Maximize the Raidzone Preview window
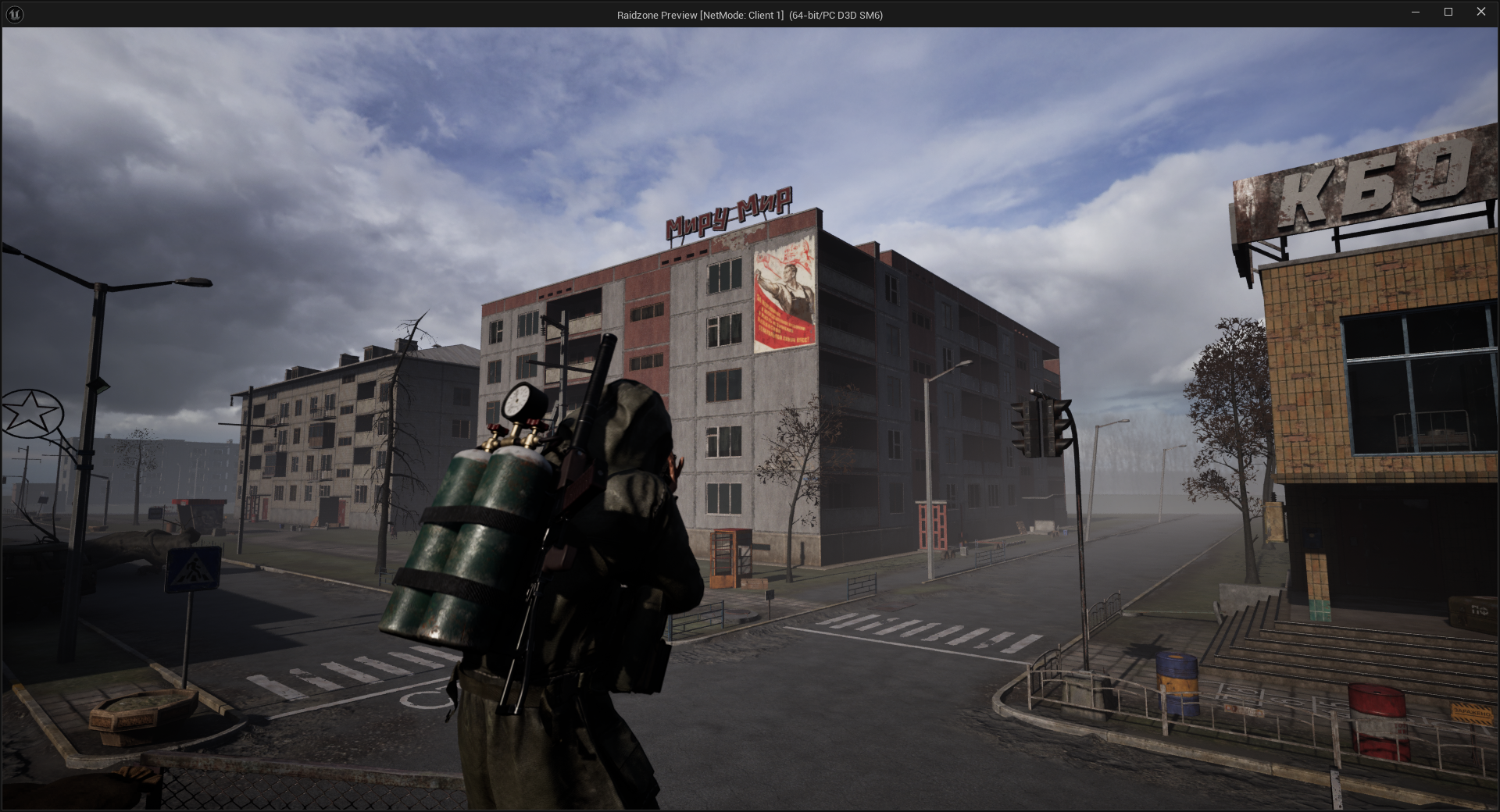This screenshot has height=812, width=1500. click(x=1448, y=12)
